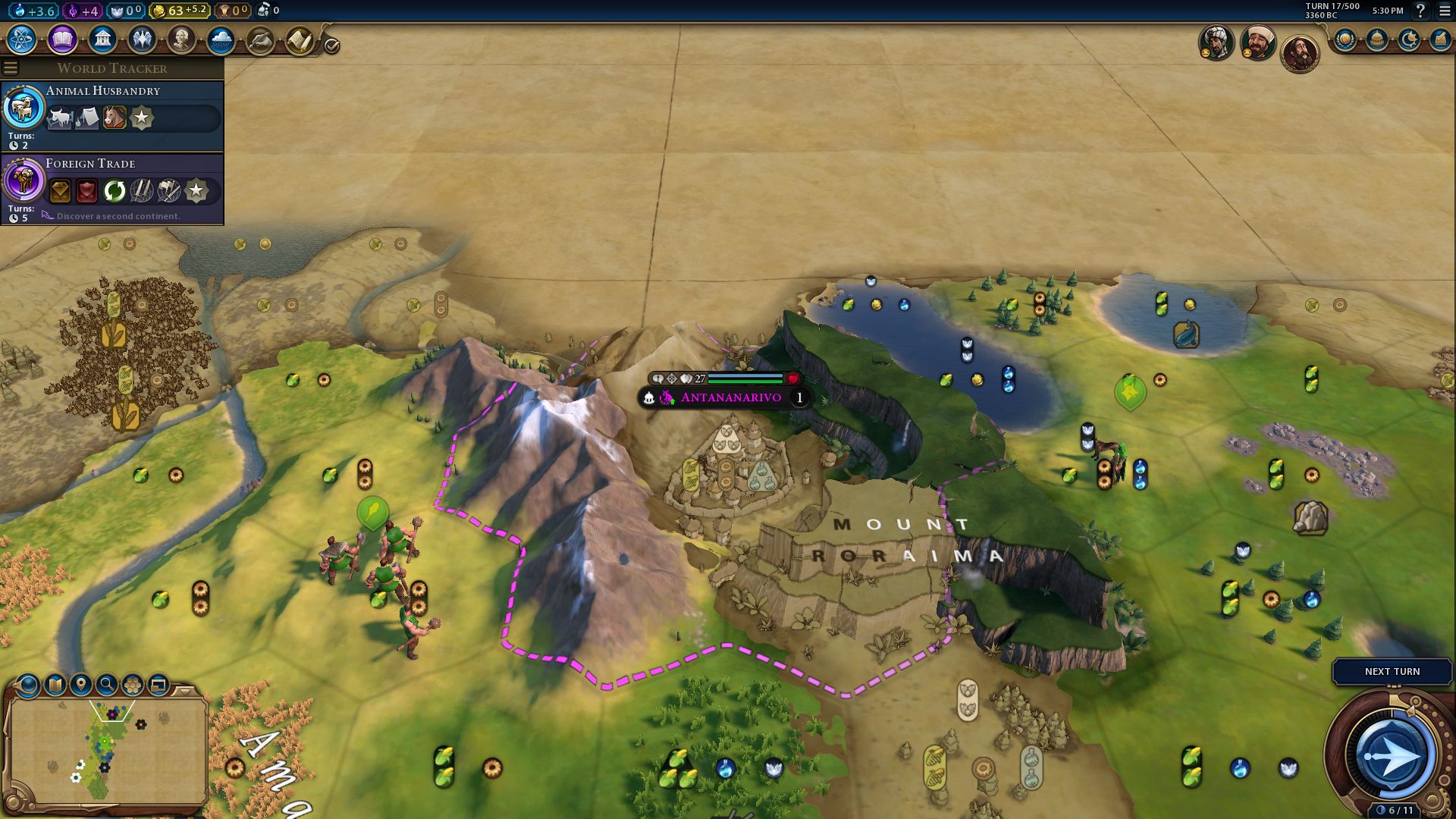The width and height of the screenshot is (1456, 819).
Task: Toggle the globe button on the minimap
Action: coord(28,686)
